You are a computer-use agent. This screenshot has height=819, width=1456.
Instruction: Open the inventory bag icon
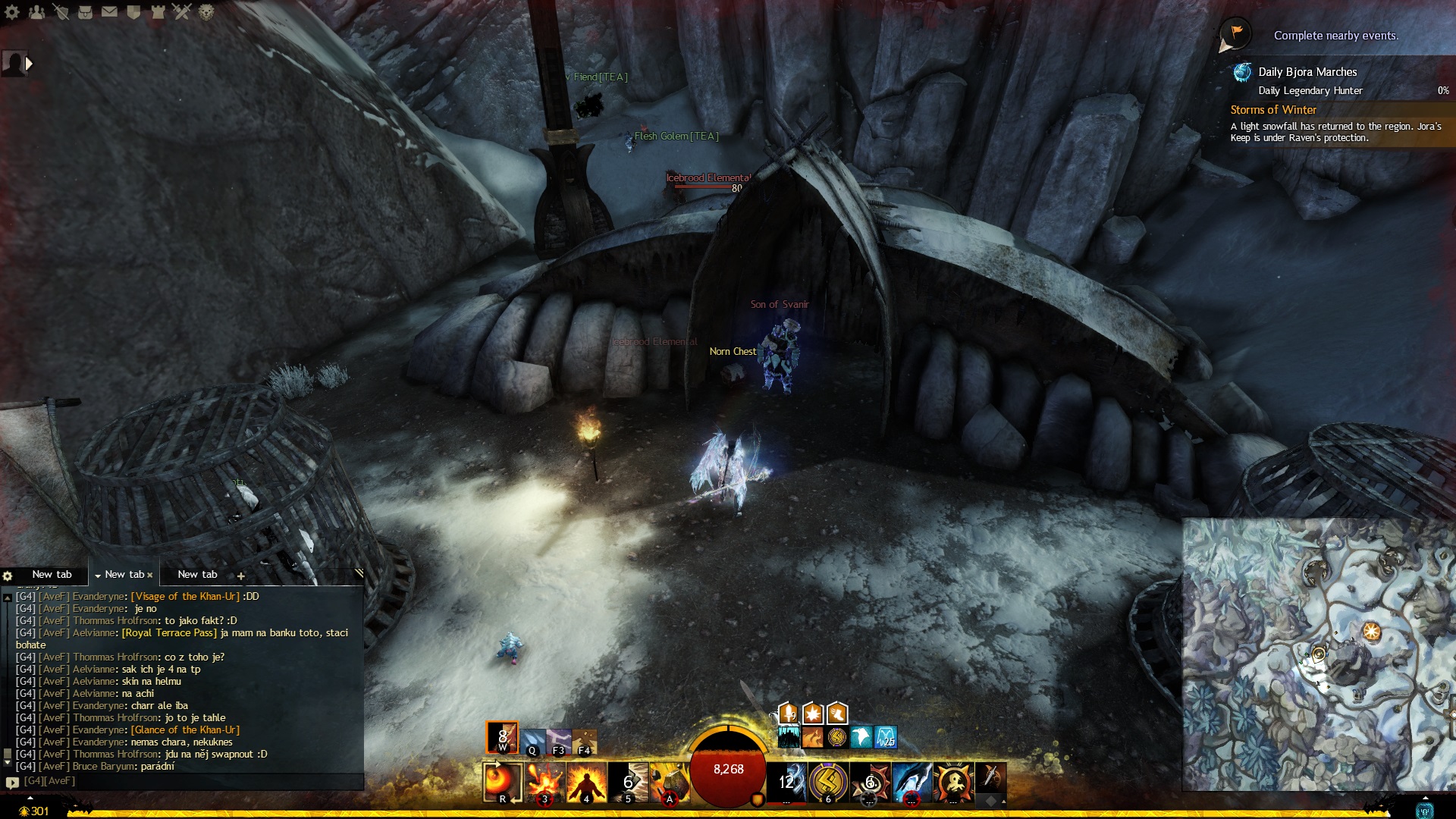86,12
